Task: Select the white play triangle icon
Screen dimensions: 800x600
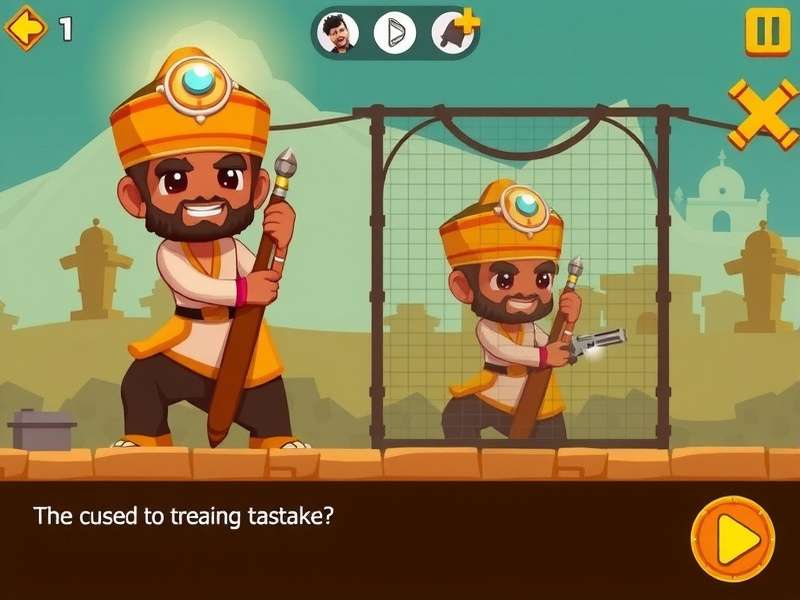Action: 394,33
